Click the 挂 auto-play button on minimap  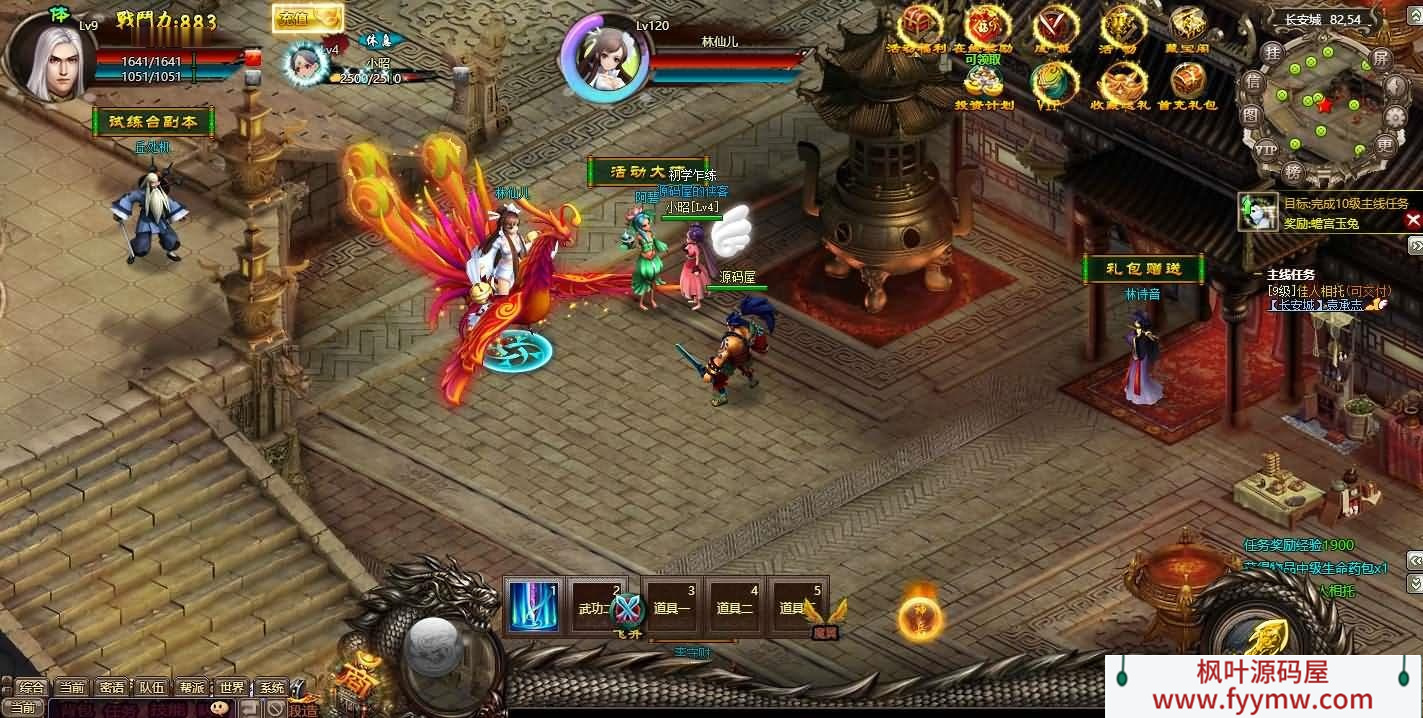pos(1272,52)
